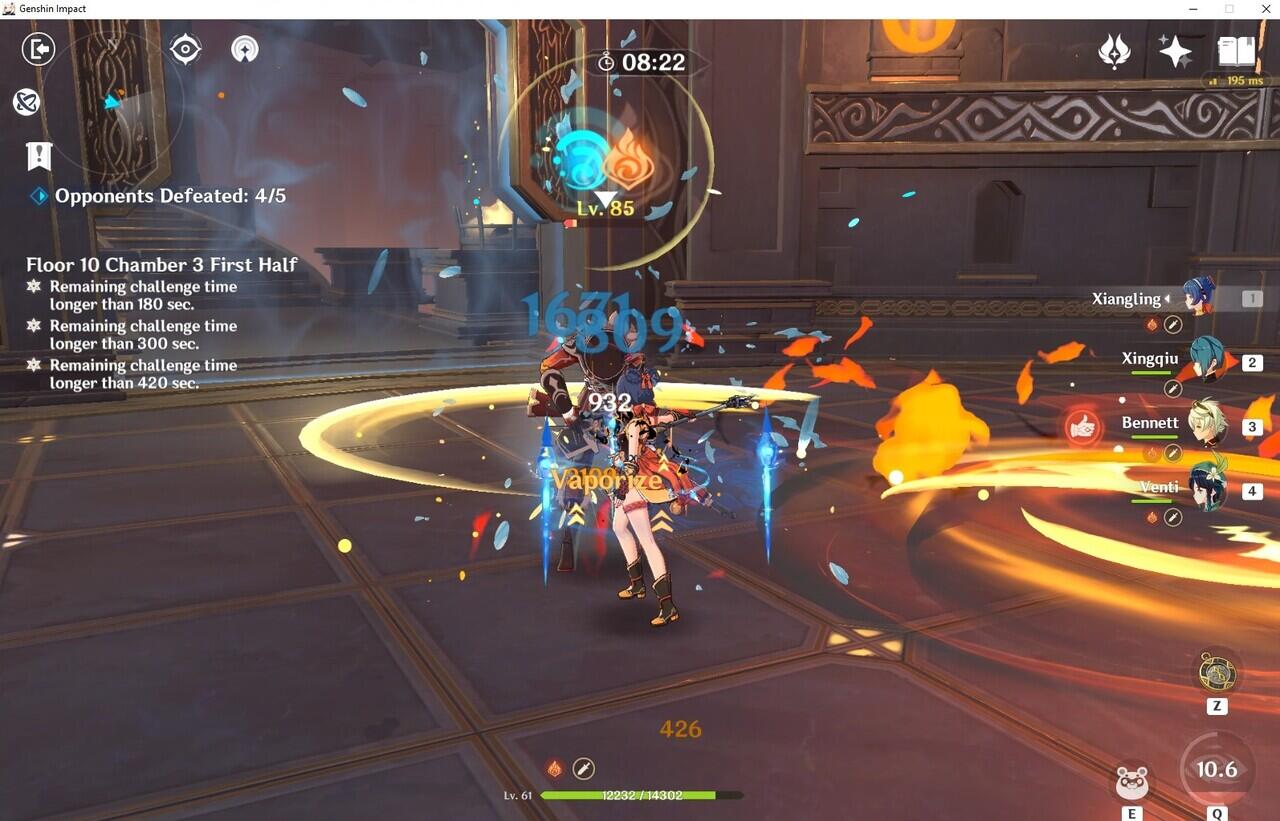Use Xiangling's Guoba elemental skill
1280x821 pixels.
[x=1132, y=782]
